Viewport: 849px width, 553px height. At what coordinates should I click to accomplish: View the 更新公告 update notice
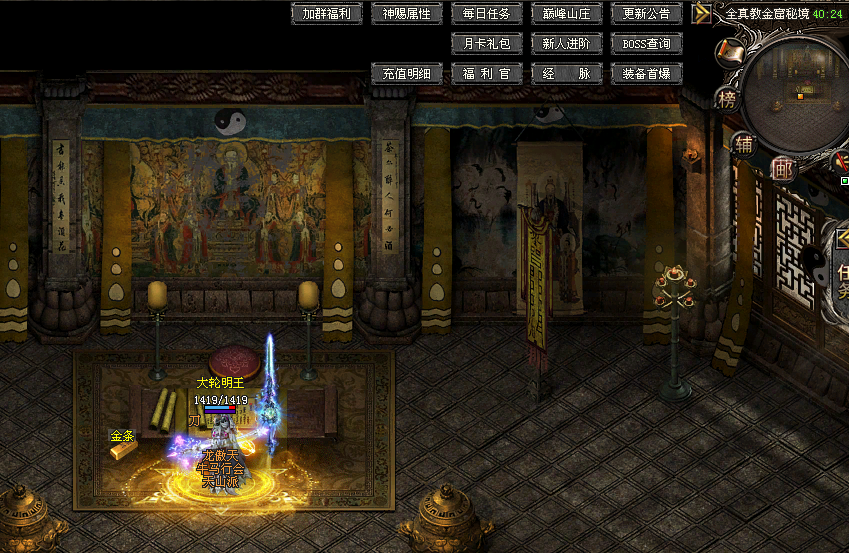[x=647, y=14]
